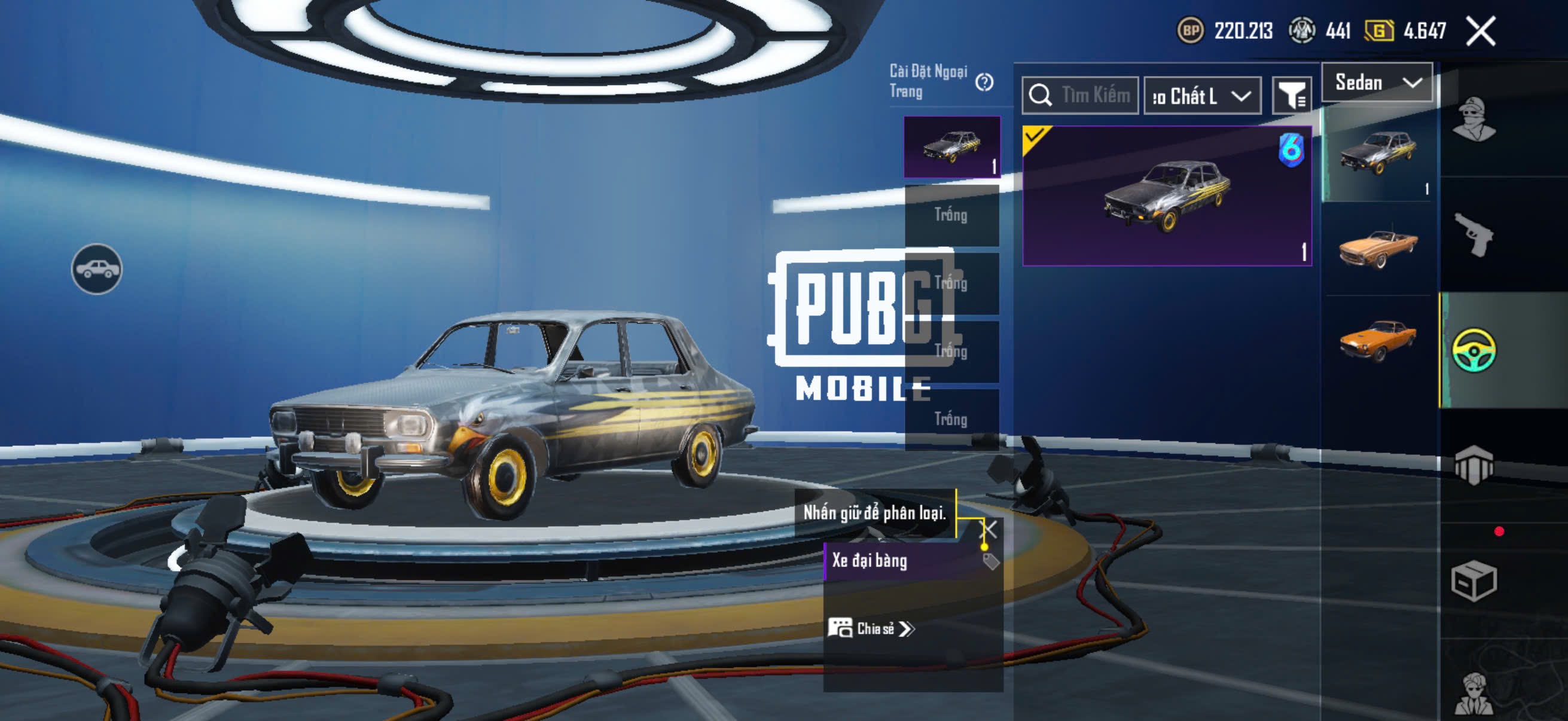Dismiss the Nhấn giữ tooltip with X
This screenshot has width=1568, height=721.
(x=989, y=528)
